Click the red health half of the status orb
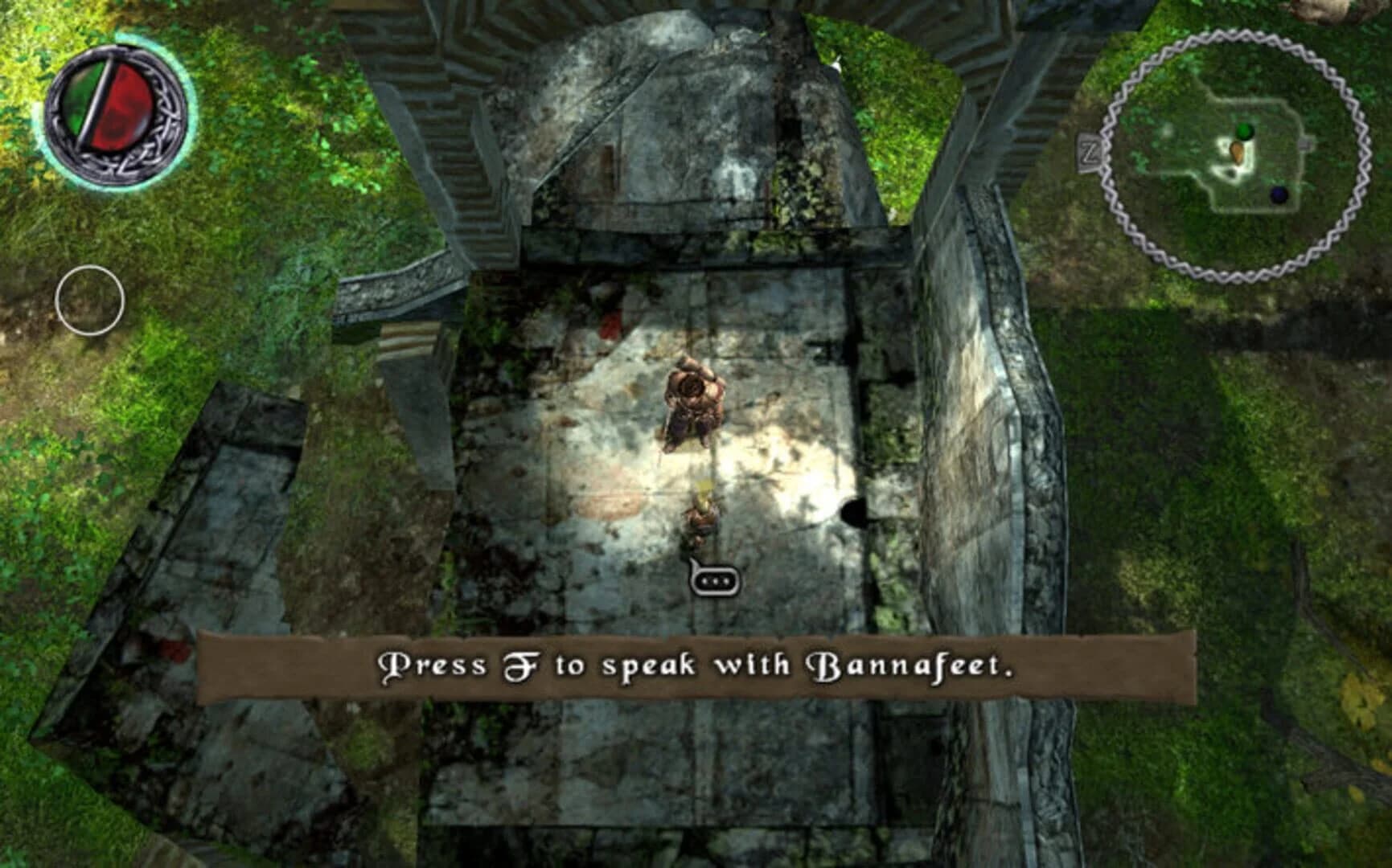The height and width of the screenshot is (868, 1392). (x=125, y=104)
